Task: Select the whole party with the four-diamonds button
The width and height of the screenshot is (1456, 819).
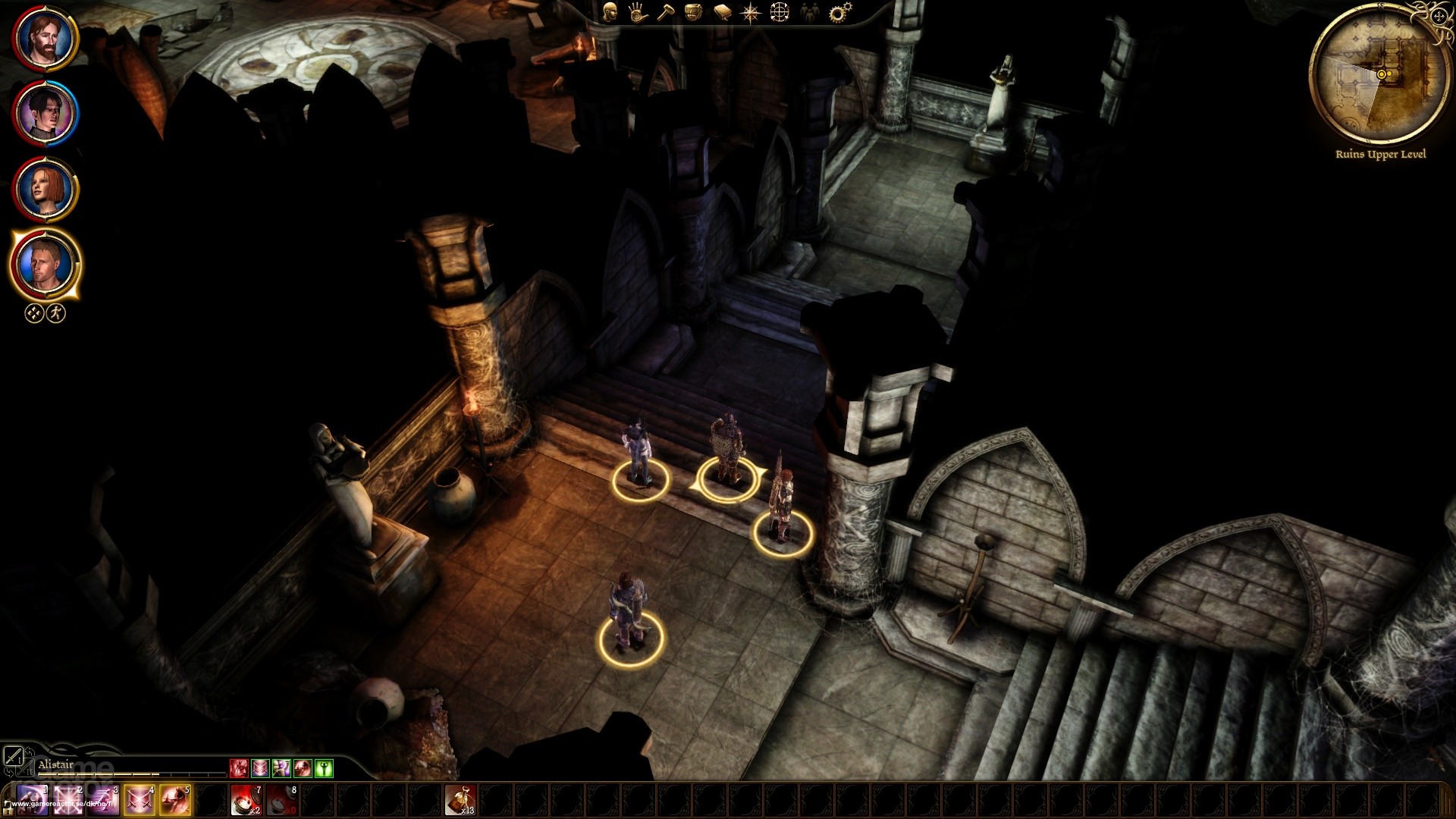Action: (x=34, y=313)
